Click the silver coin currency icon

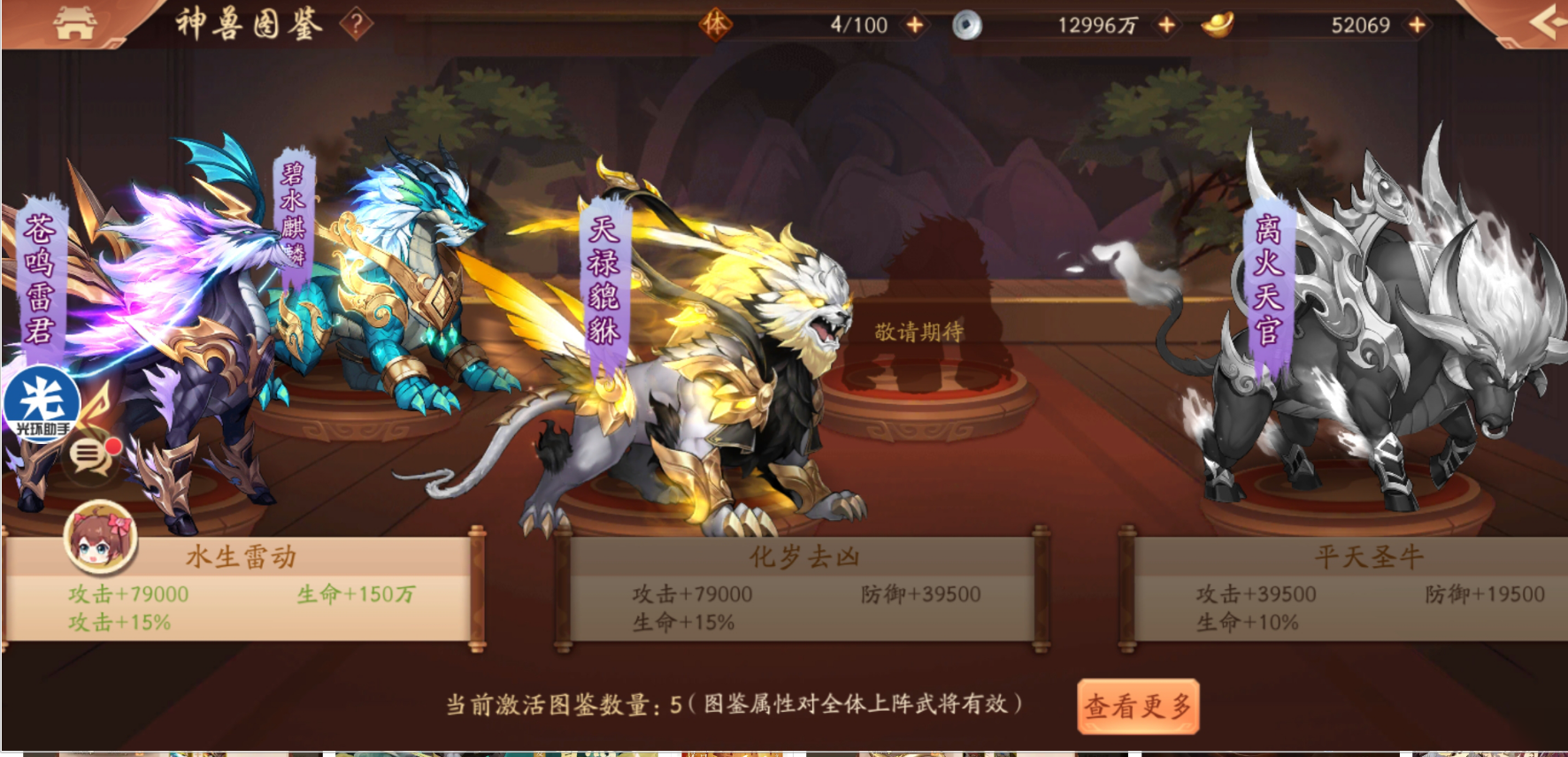click(x=966, y=24)
